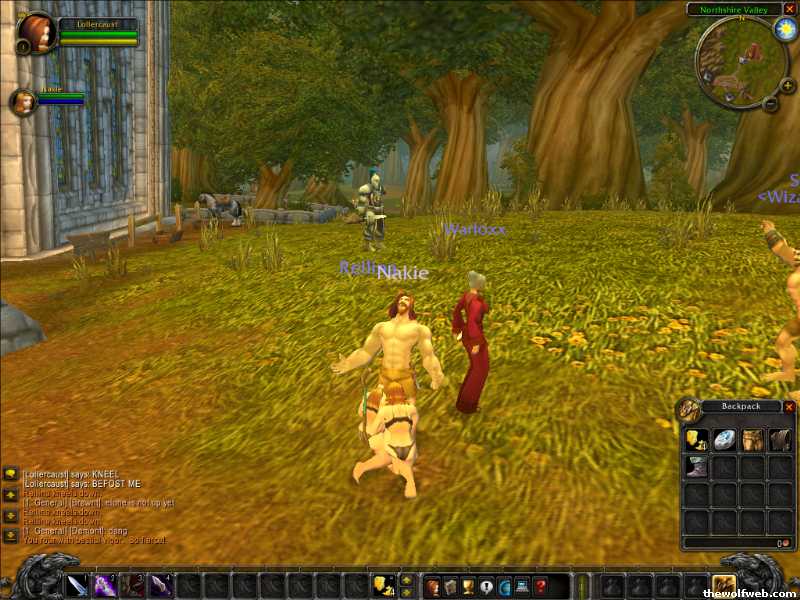Activate the sword attack ability in action bar
Screen dimensions: 800x600
click(78, 586)
